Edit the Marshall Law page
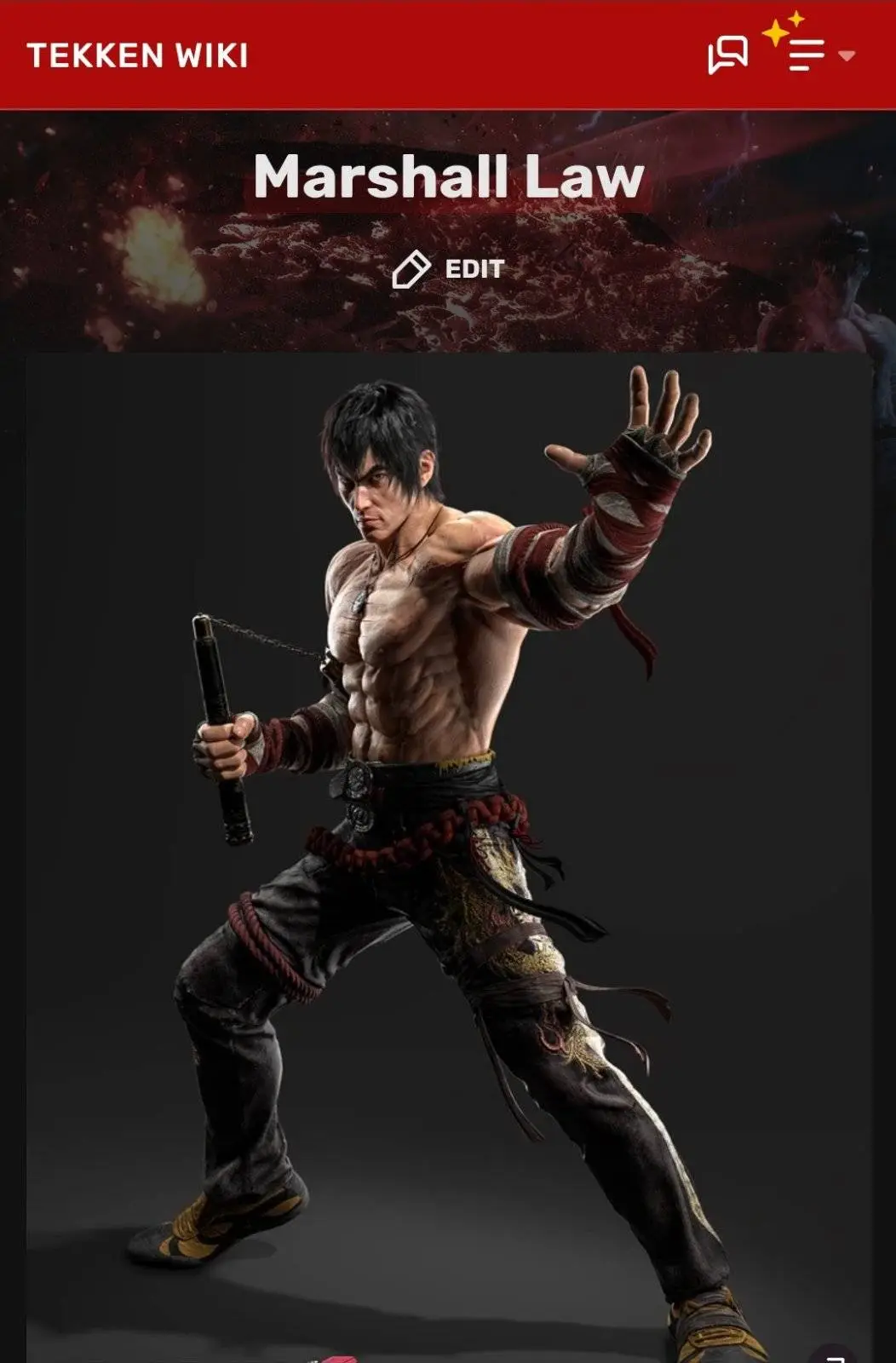The height and width of the screenshot is (1363, 896). 449,269
